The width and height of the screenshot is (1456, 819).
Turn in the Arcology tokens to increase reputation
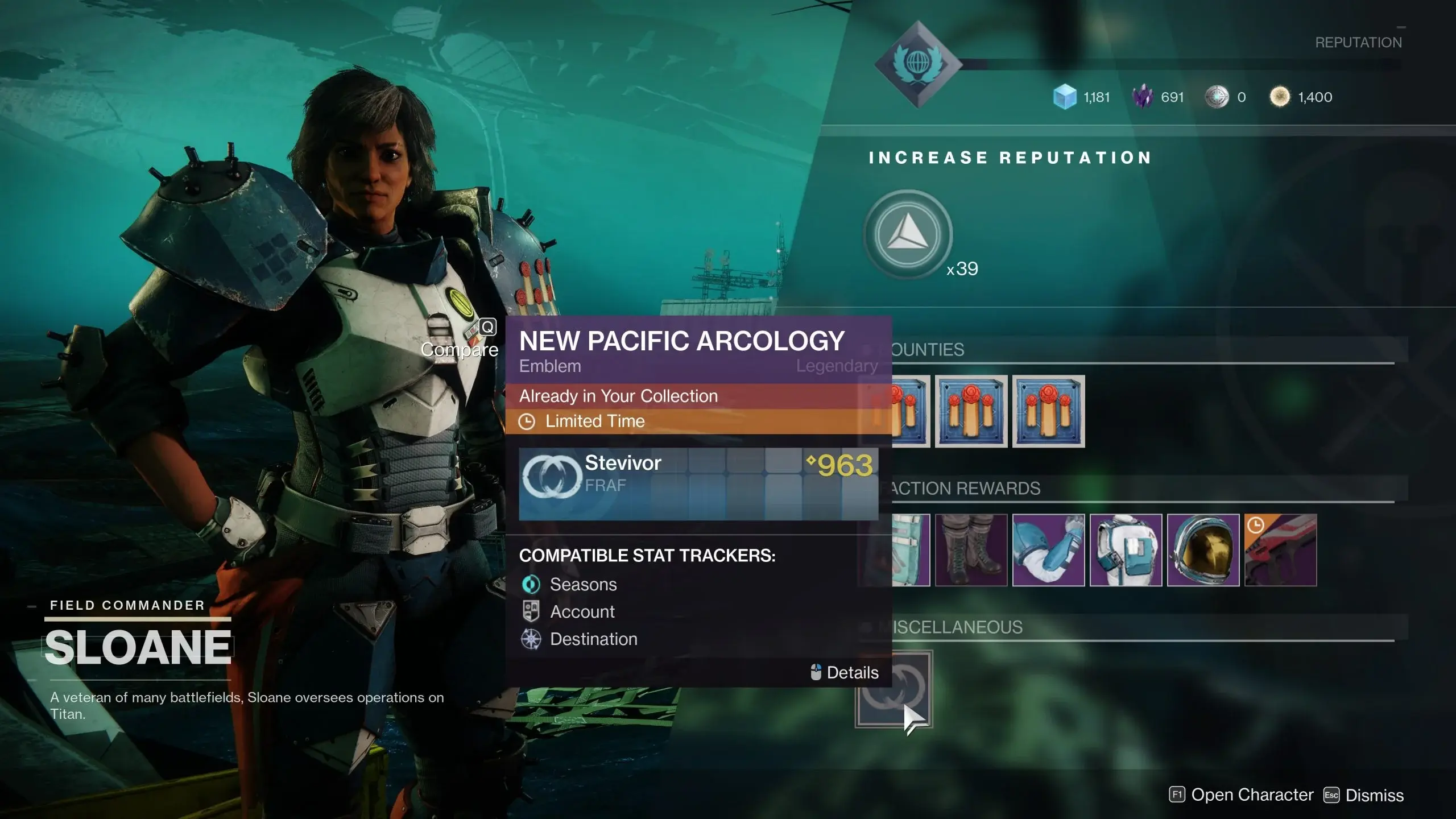[908, 234]
